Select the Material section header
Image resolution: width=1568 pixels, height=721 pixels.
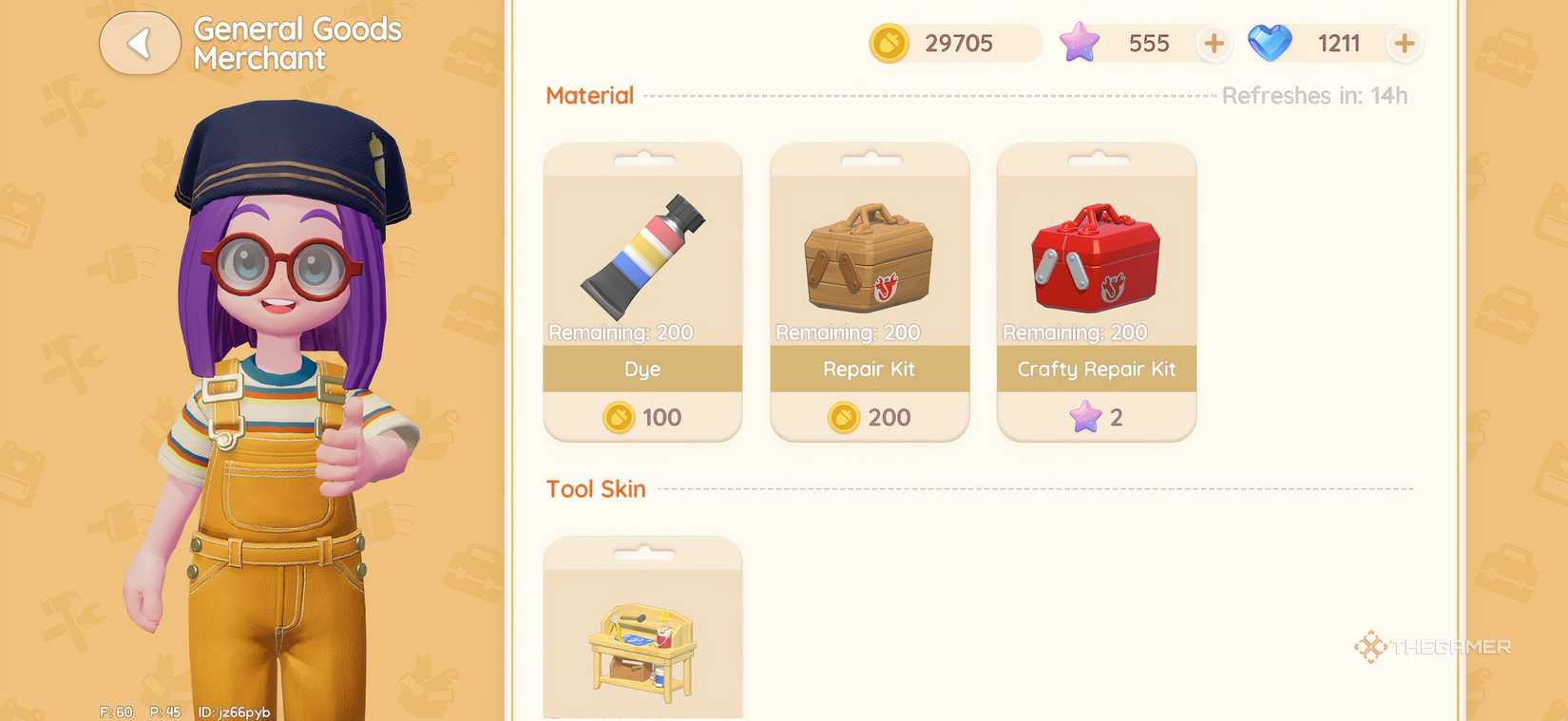coord(589,95)
